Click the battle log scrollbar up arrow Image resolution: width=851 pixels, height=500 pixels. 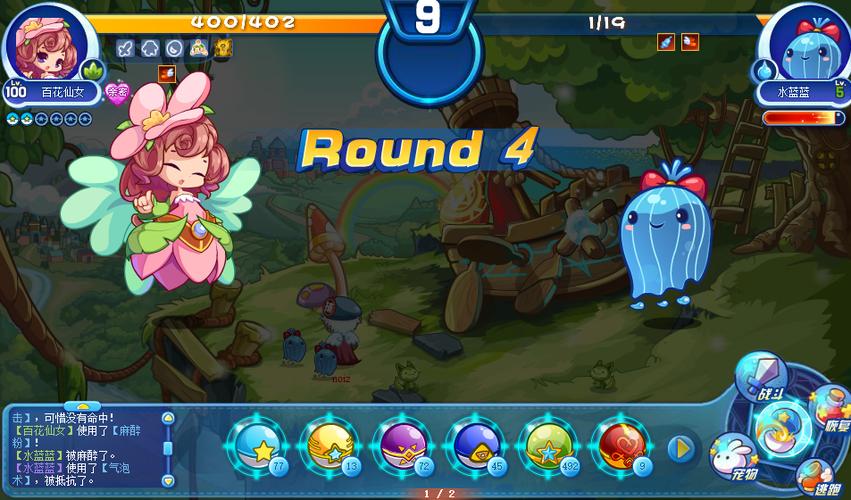167,417
